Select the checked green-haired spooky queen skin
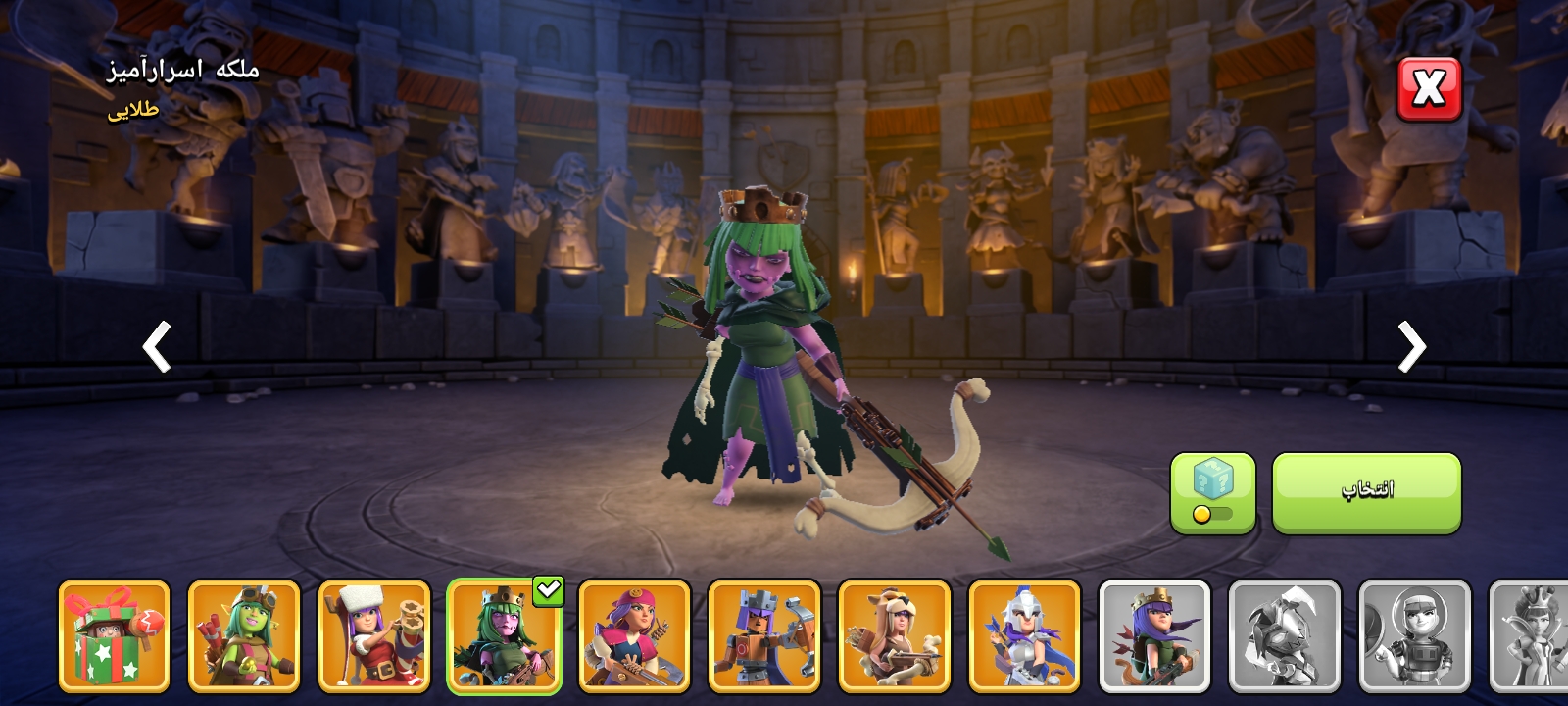1568x706 pixels. [504, 635]
